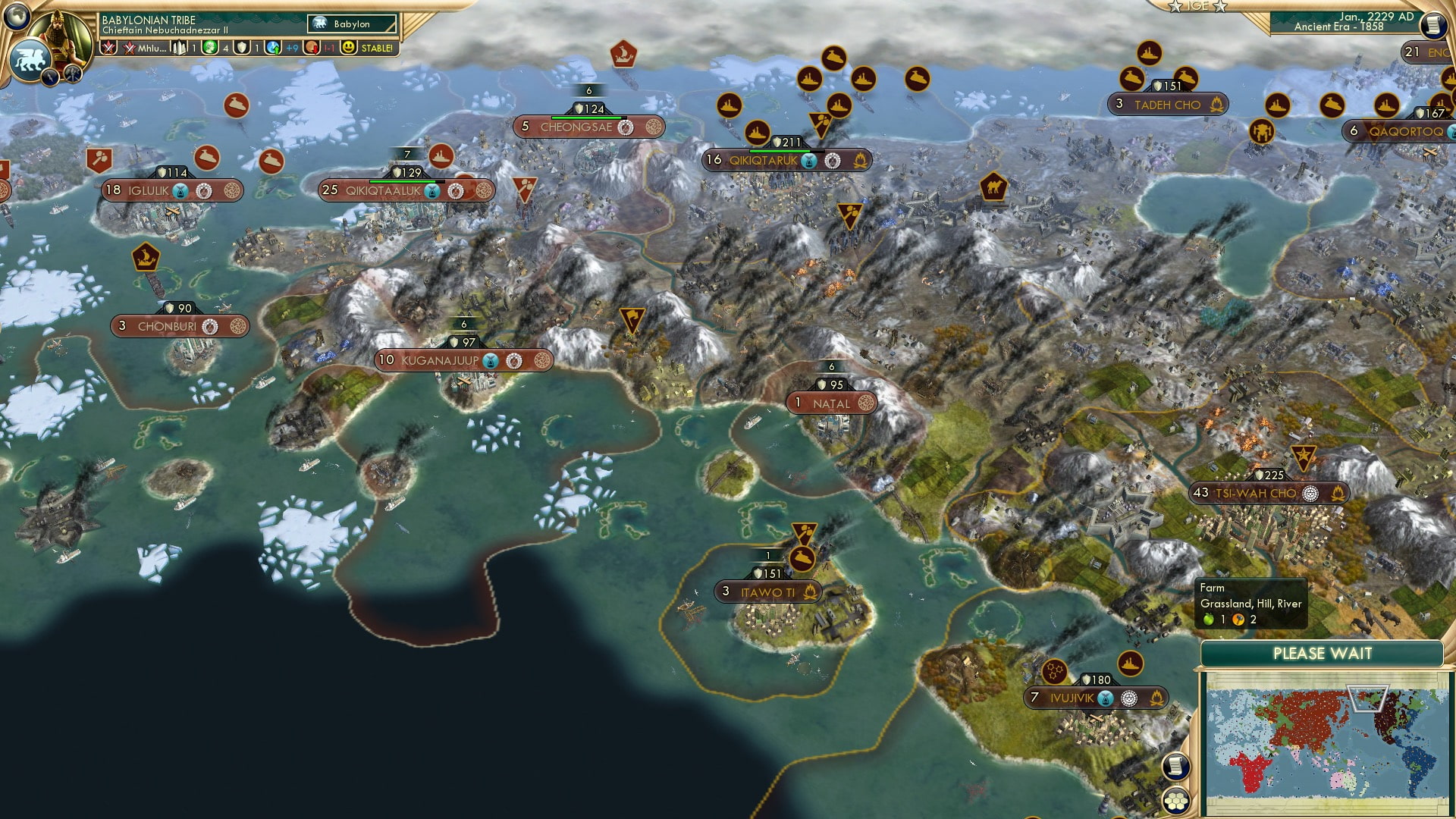The width and height of the screenshot is (1456, 819).
Task: Click the hourglass growth icon on IVUJIVIK's banner
Action: click(1105, 699)
